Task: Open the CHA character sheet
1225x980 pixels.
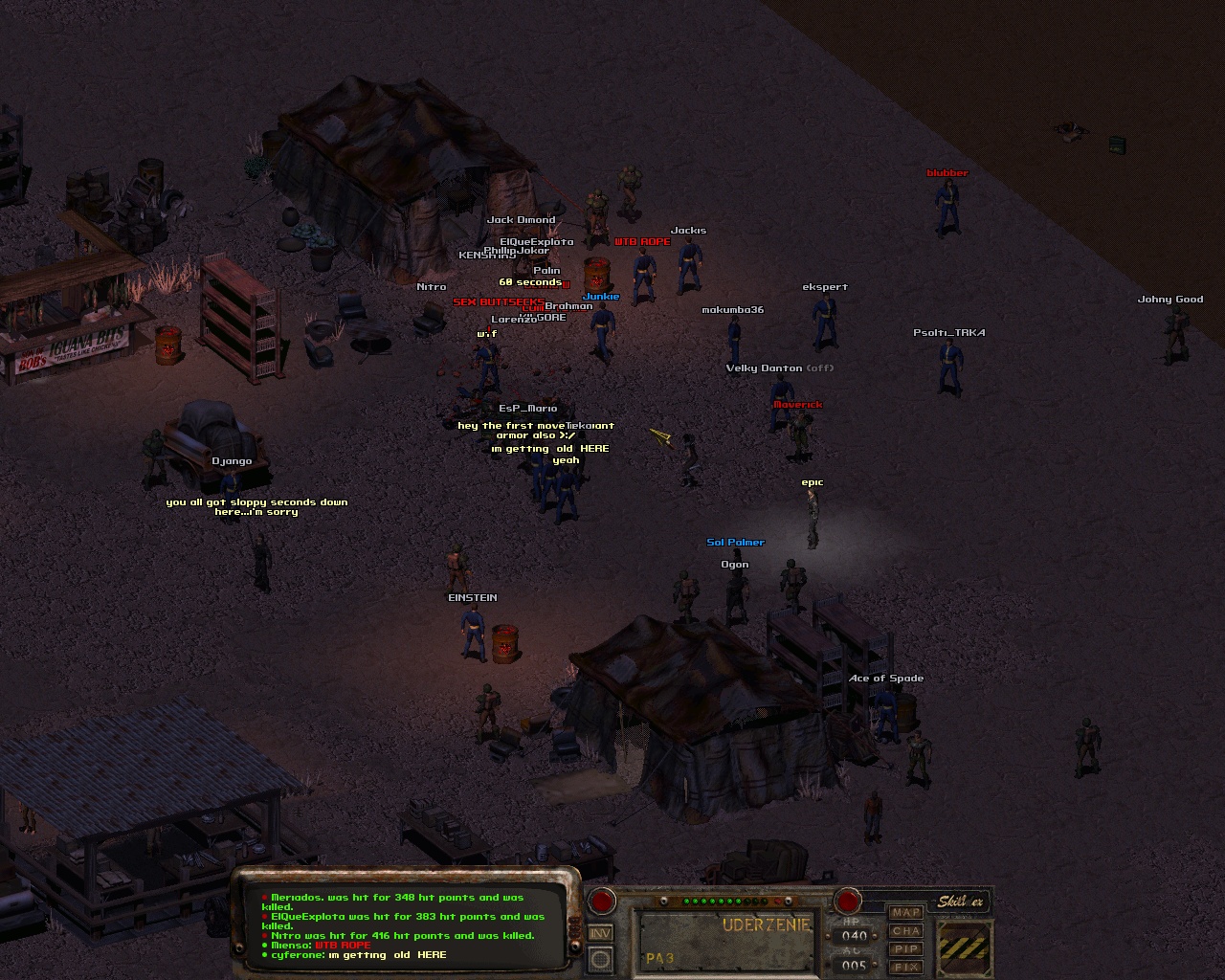Action: coord(905,930)
